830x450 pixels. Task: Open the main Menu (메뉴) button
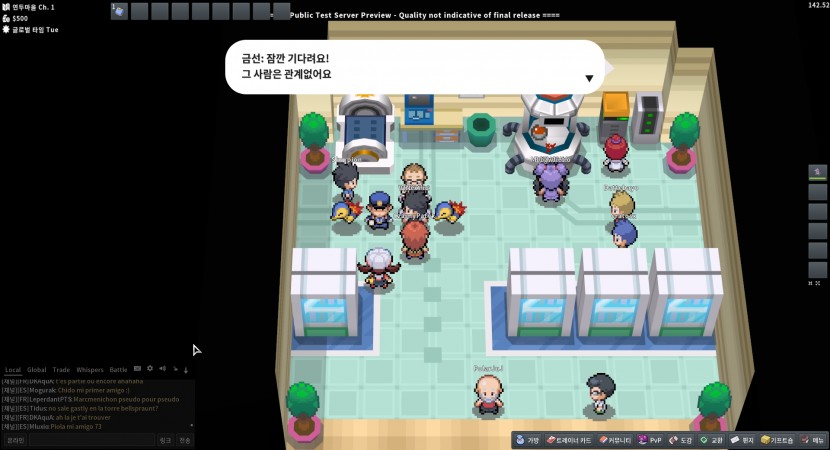813,440
